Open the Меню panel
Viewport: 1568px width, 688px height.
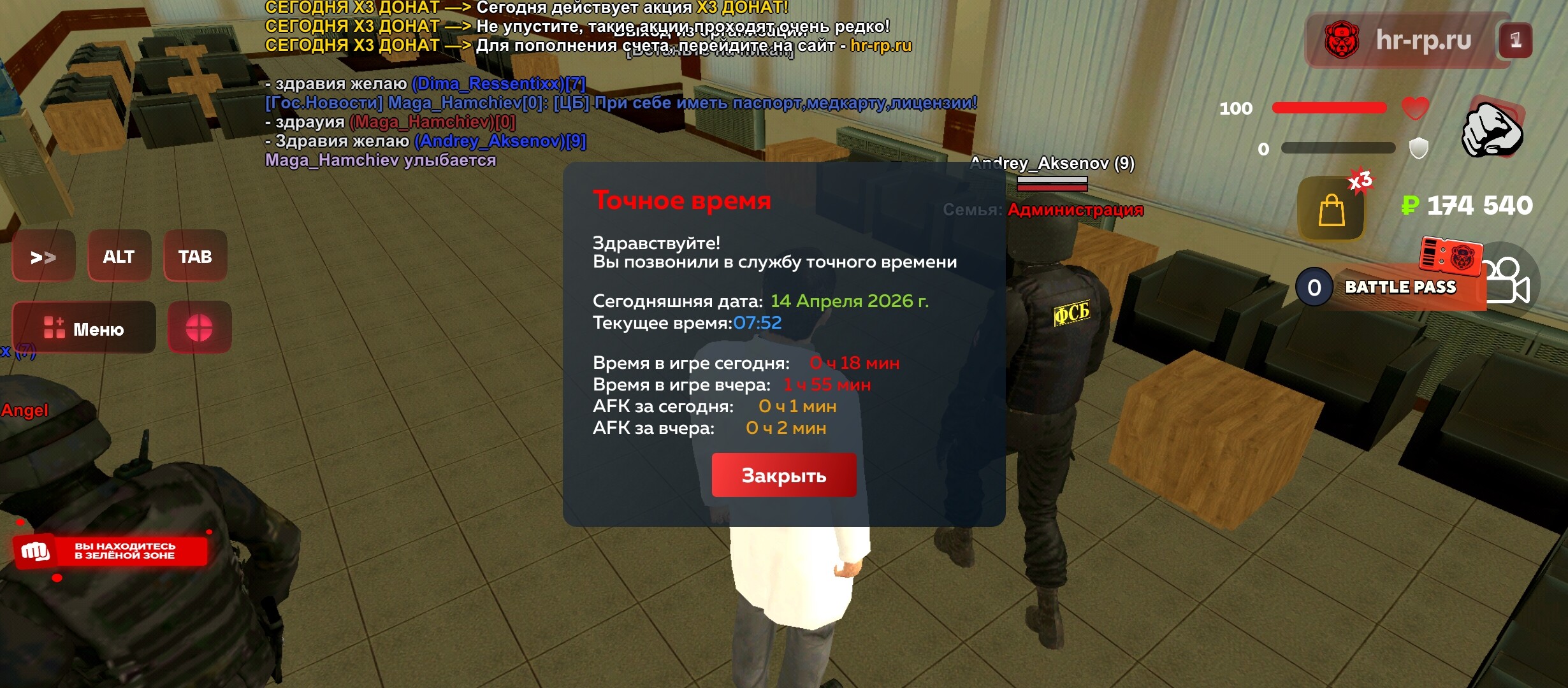83,327
